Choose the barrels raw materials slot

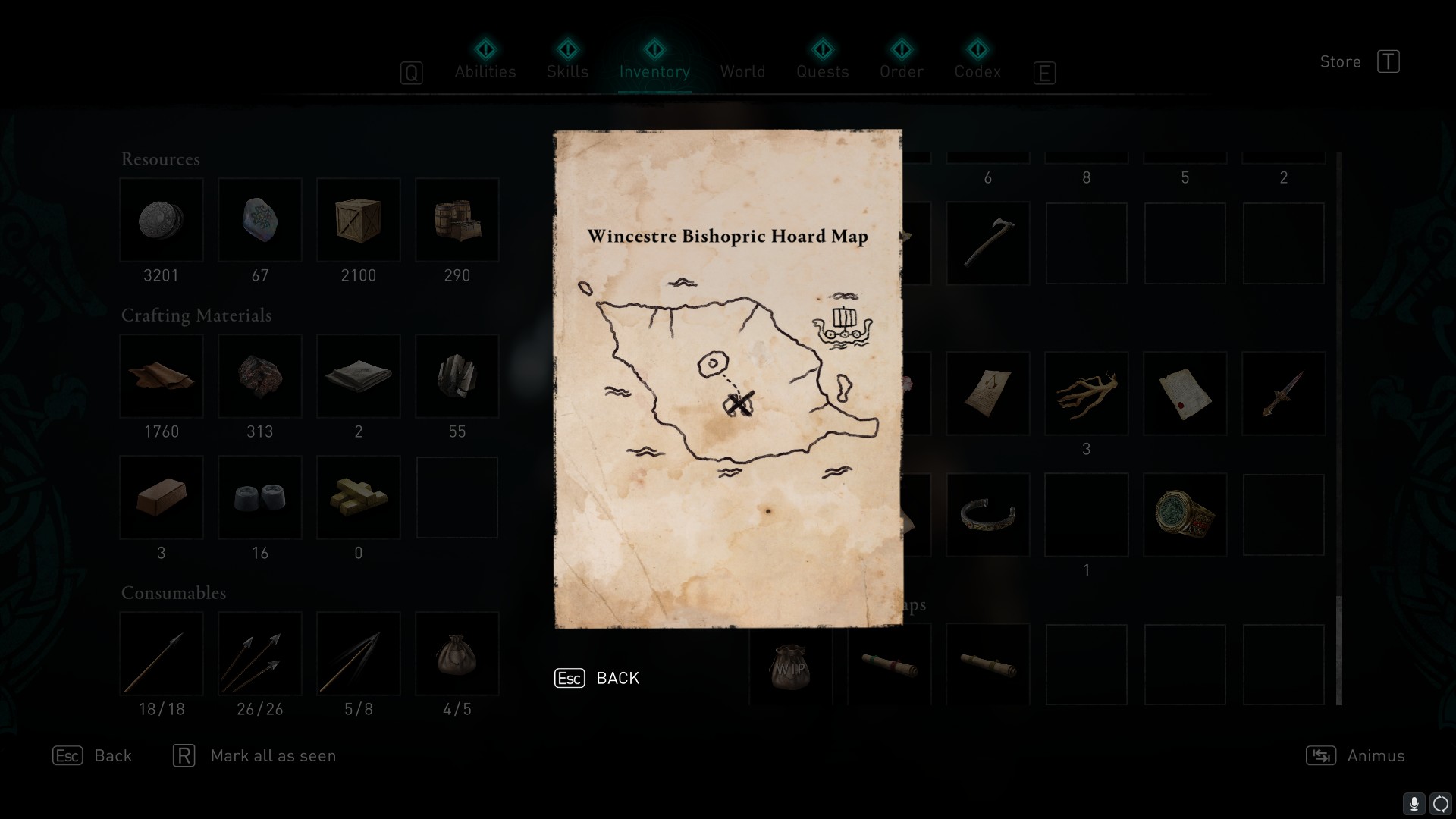point(457,220)
